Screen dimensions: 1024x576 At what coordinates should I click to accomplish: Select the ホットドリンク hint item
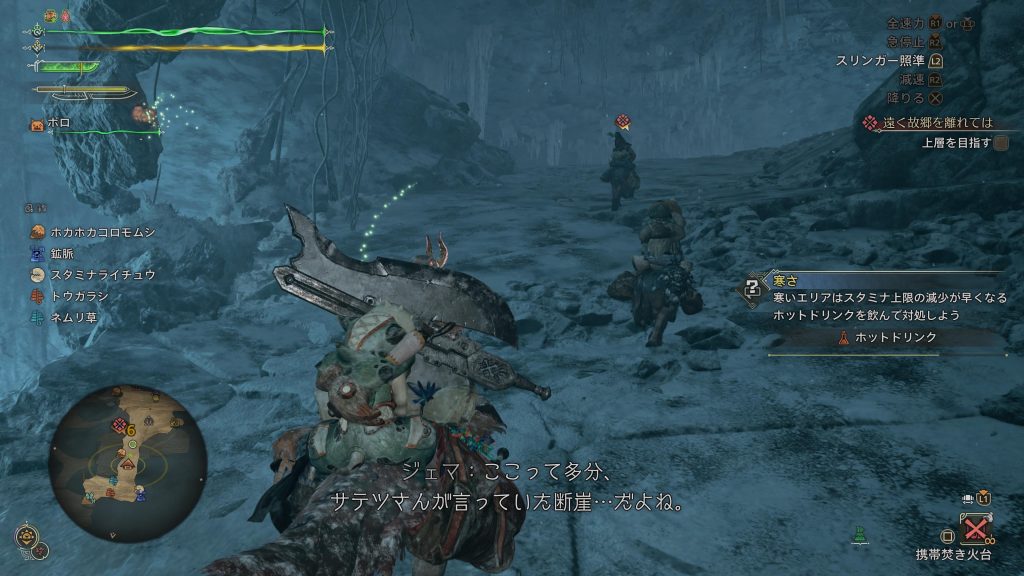(x=892, y=338)
